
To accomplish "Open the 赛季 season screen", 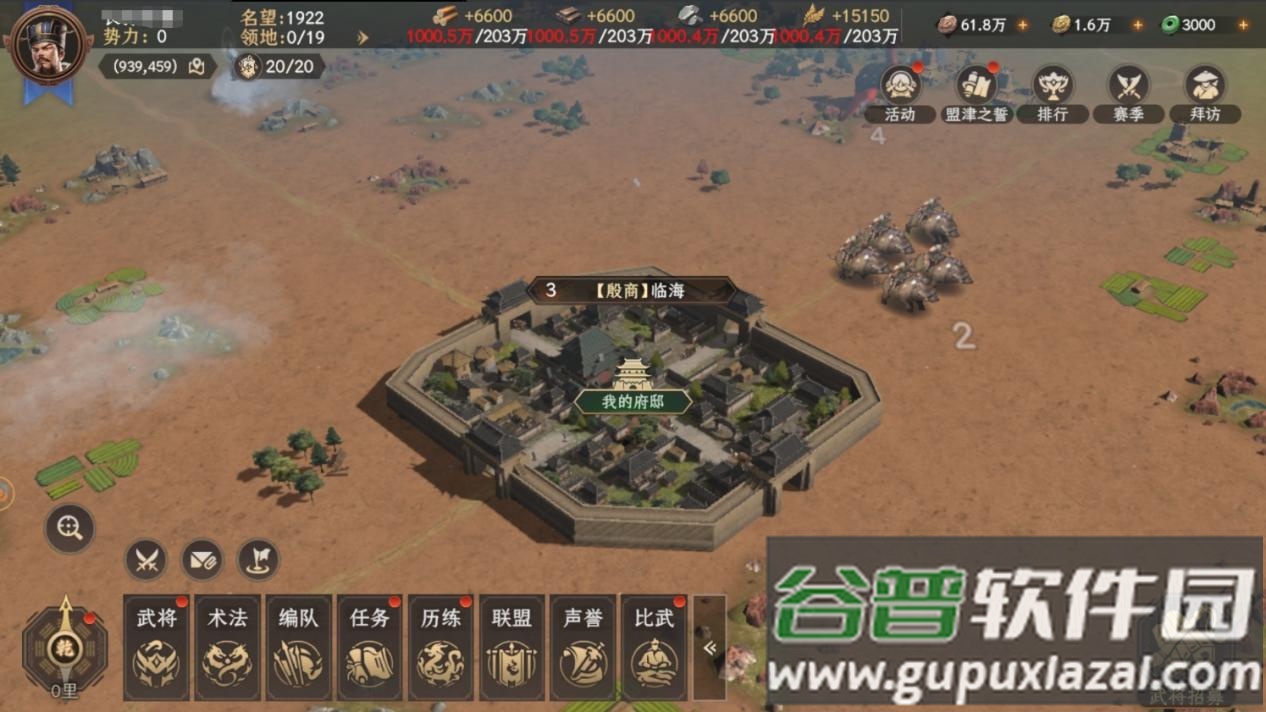I will coord(1129,92).
